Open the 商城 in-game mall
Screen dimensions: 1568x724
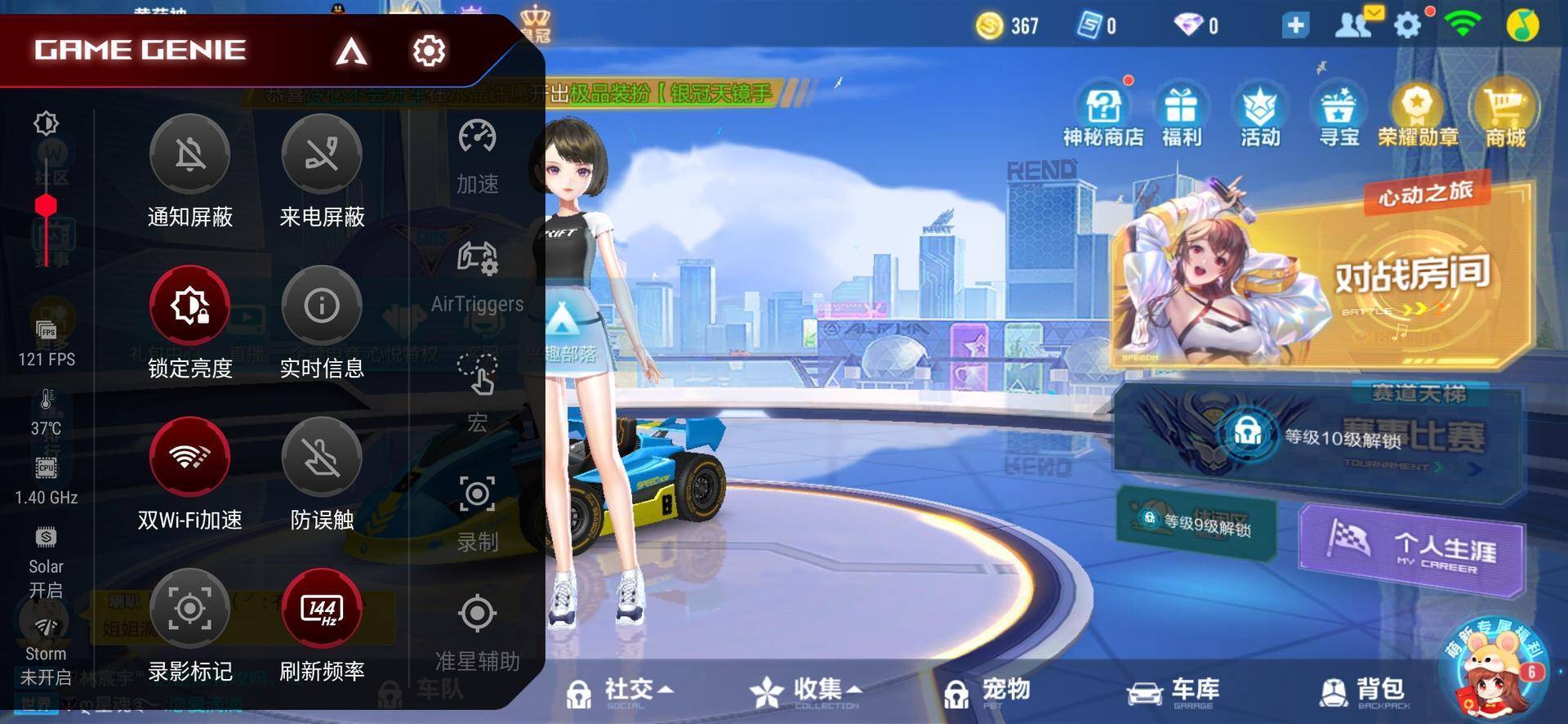1501,114
